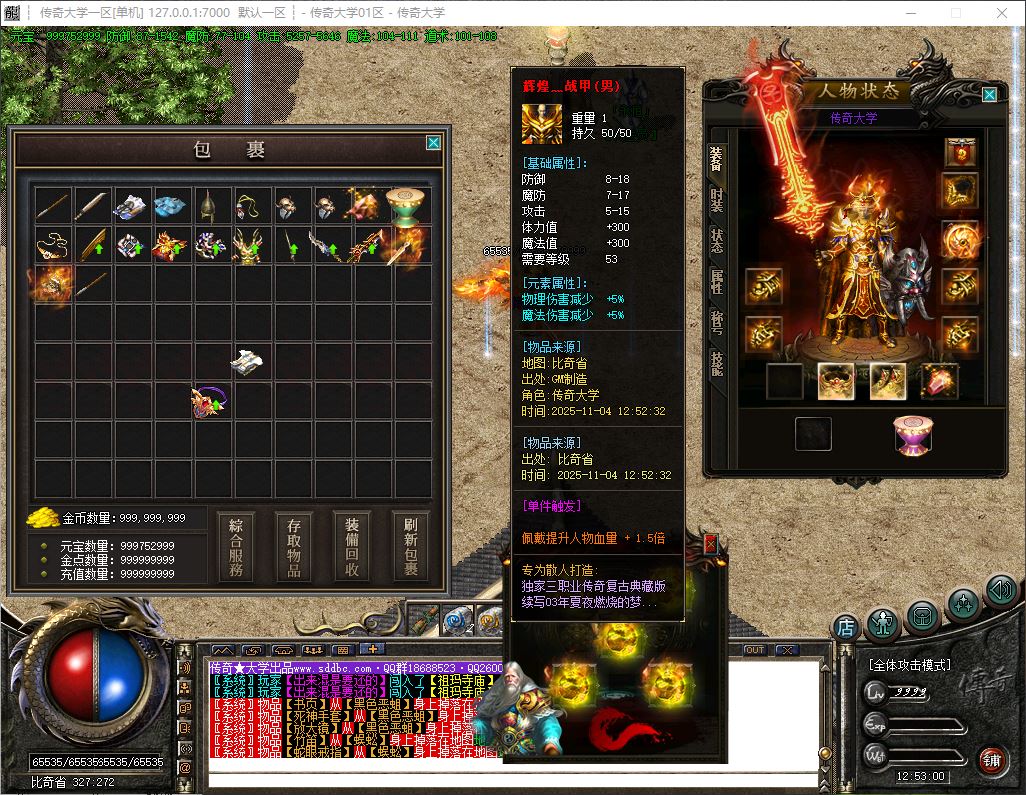Switch to the 时装 fashion tab
Image resolution: width=1026 pixels, height=795 pixels.
(717, 199)
